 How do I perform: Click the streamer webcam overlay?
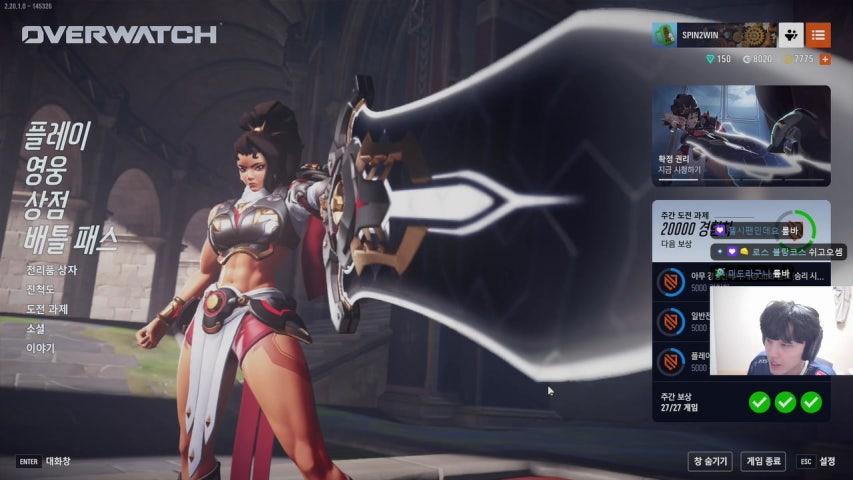click(x=780, y=332)
